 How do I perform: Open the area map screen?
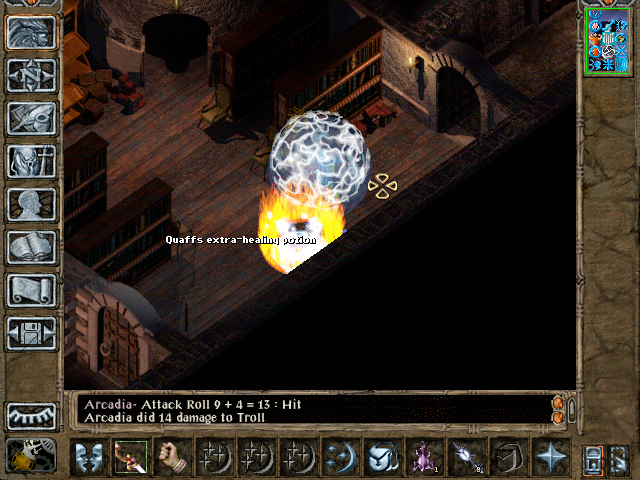pyautogui.click(x=31, y=75)
